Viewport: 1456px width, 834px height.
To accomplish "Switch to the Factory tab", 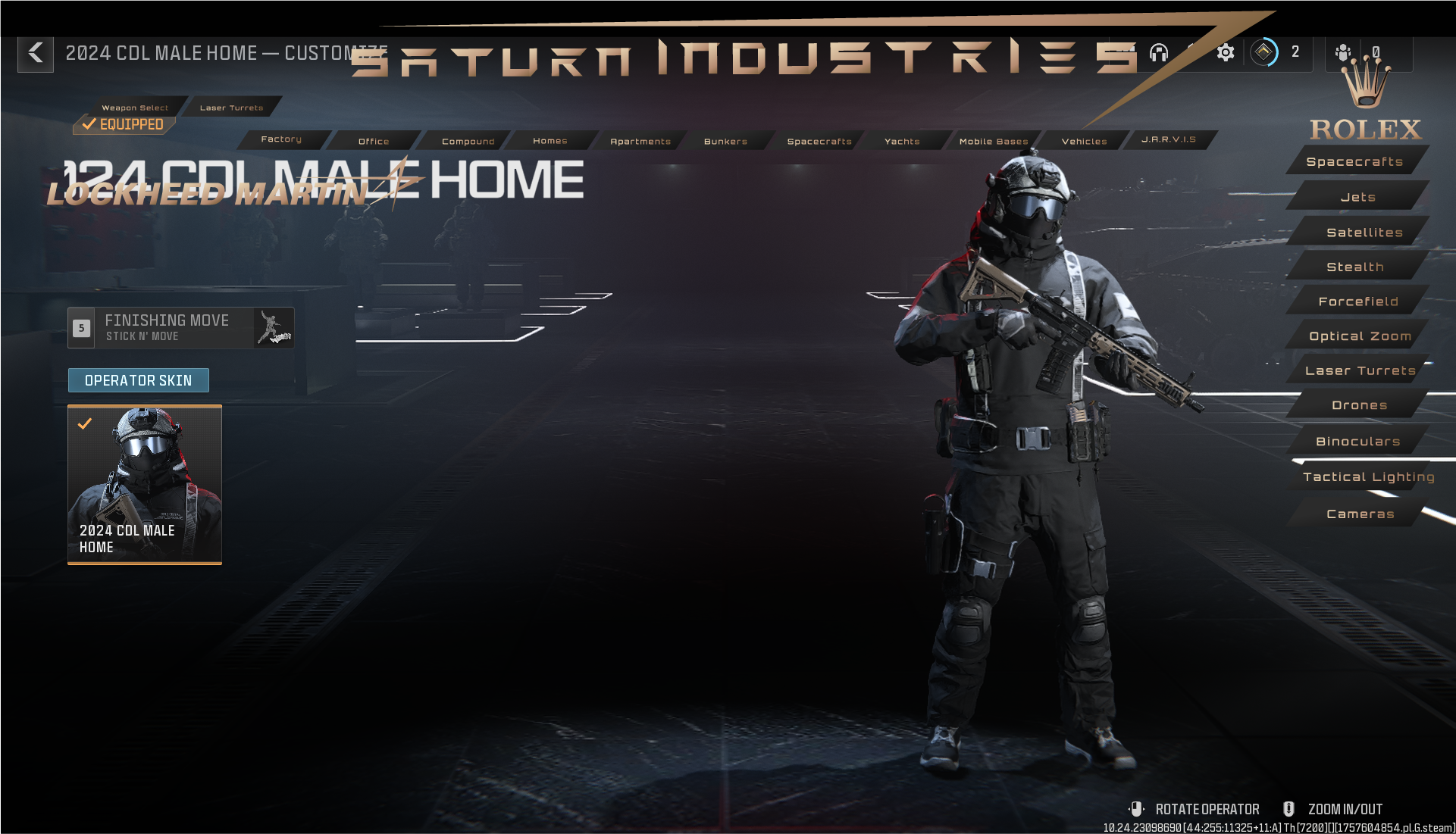I will (281, 139).
